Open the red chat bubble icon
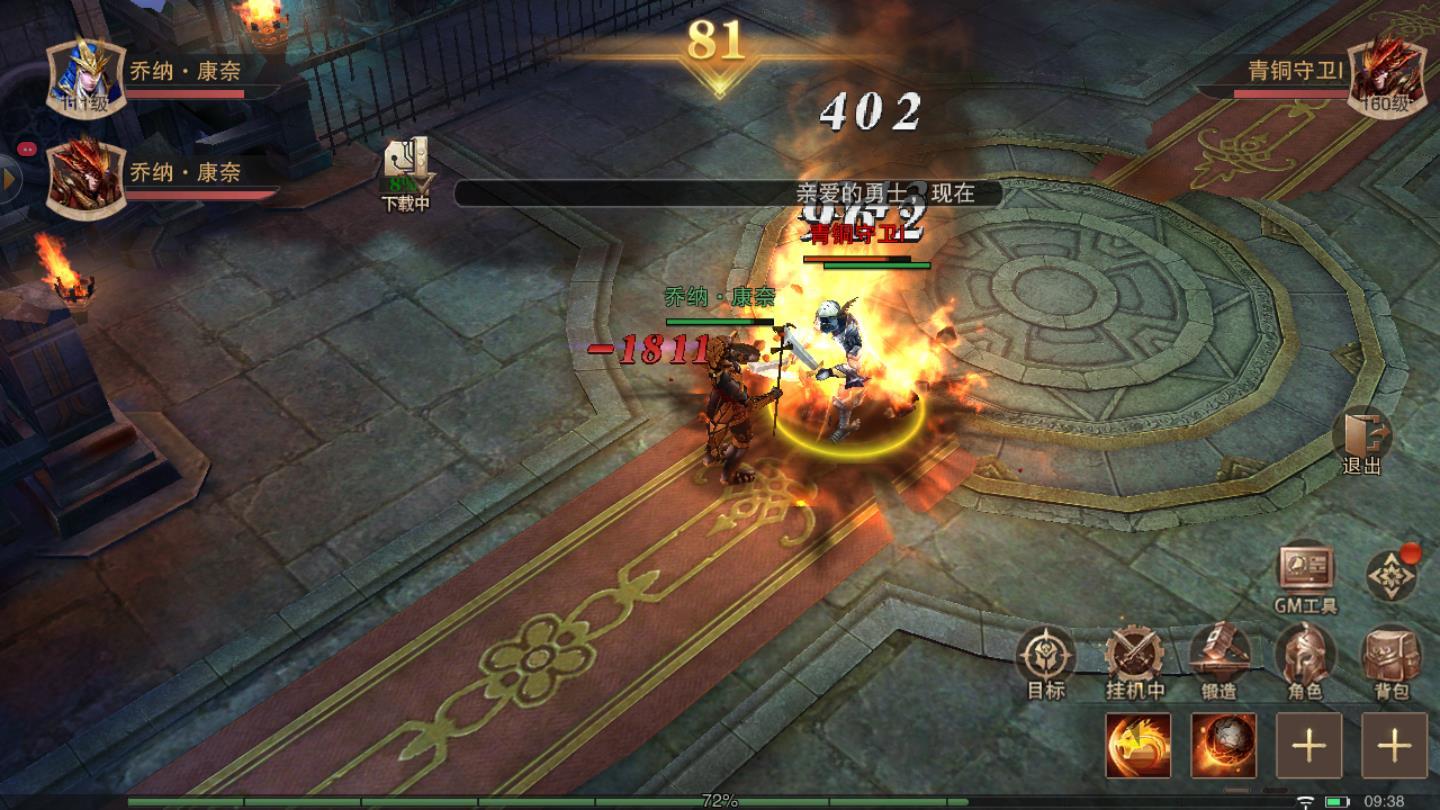The height and width of the screenshot is (810, 1440). [x=27, y=147]
